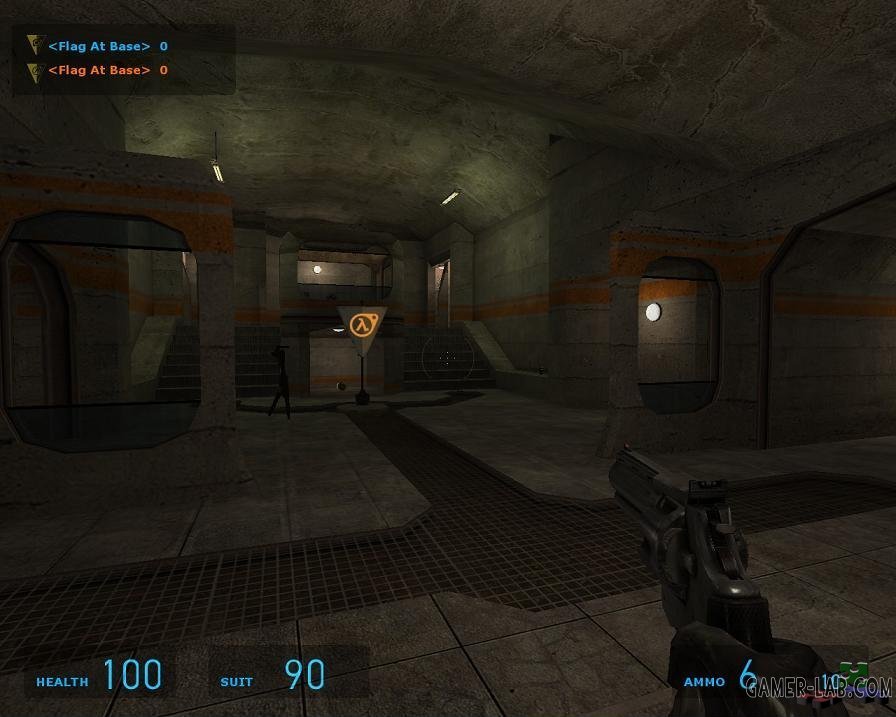Select the blue team flag status row
Image resolution: width=896 pixels, height=717 pixels.
(99, 46)
